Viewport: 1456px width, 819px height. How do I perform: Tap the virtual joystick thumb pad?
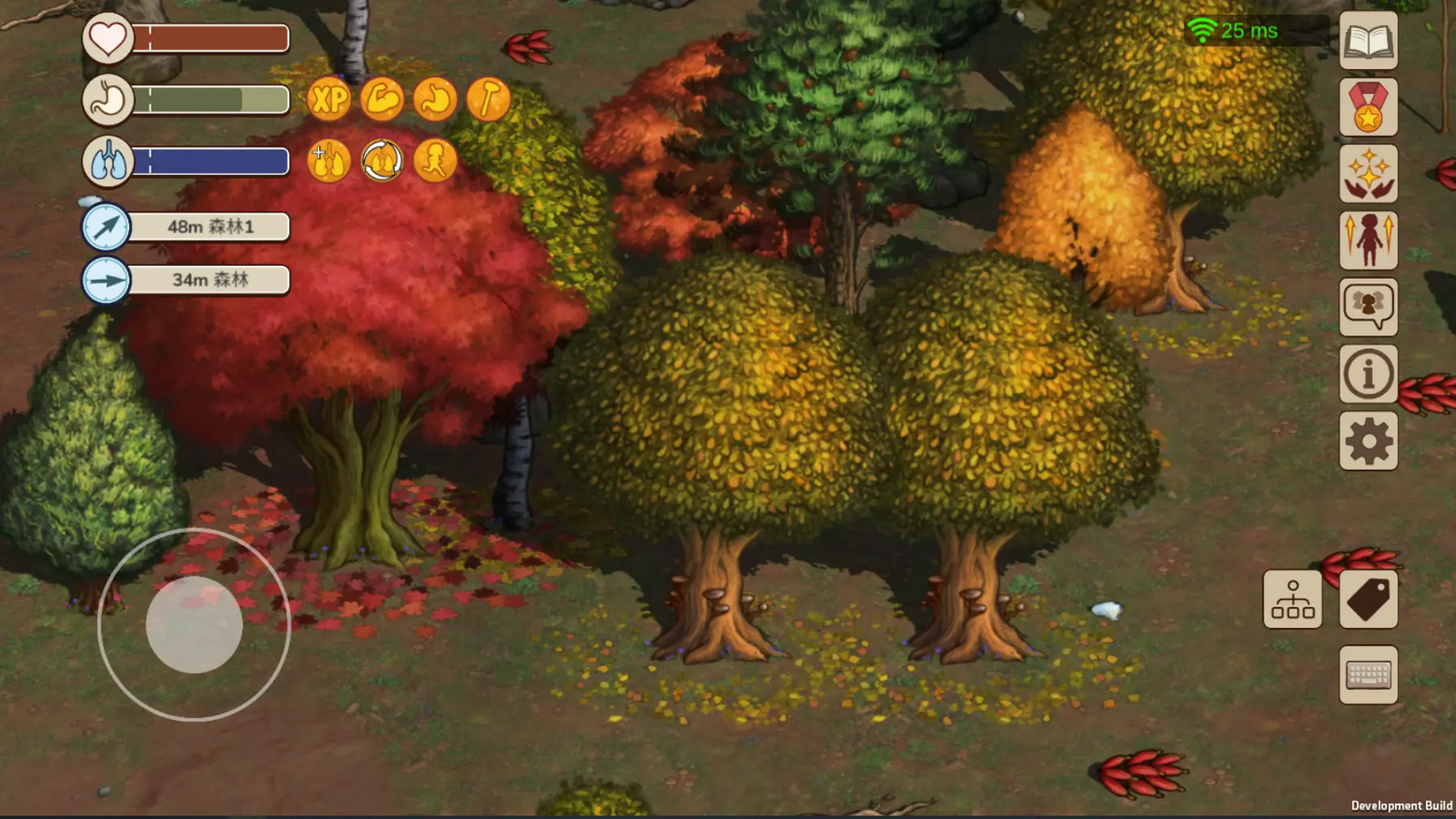pos(194,624)
